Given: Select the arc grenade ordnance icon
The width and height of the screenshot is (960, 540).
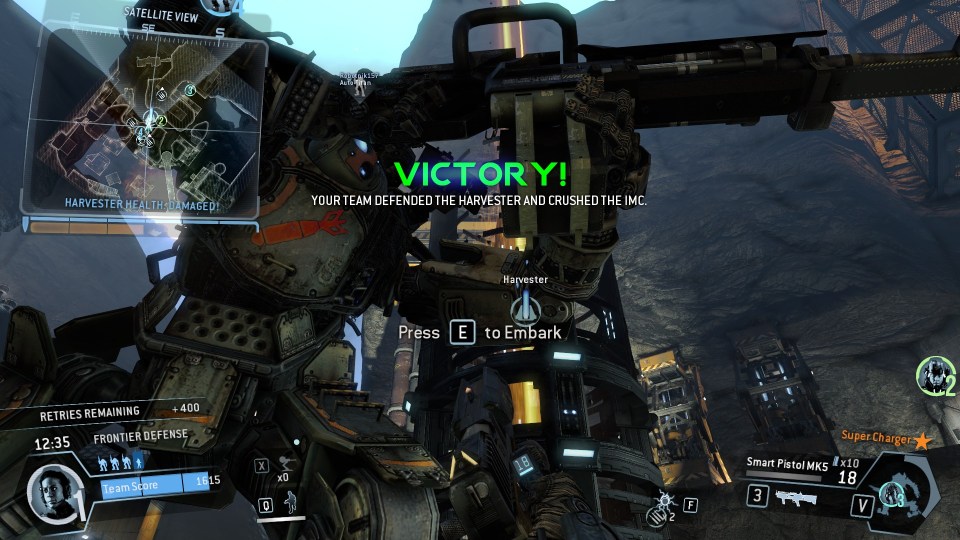Looking at the screenshot, I should click(661, 505).
